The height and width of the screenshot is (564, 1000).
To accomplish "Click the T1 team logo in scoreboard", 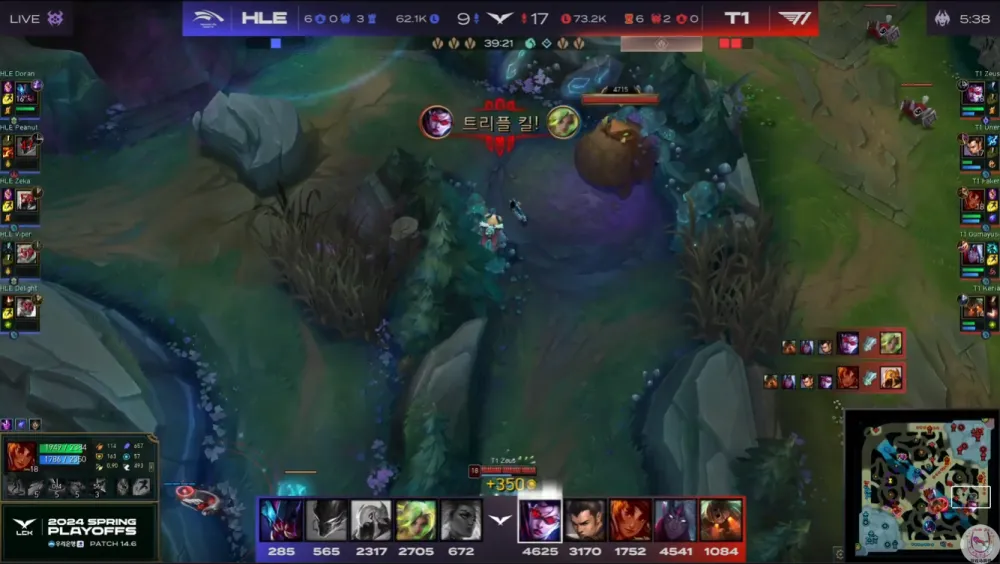I will coord(793,18).
